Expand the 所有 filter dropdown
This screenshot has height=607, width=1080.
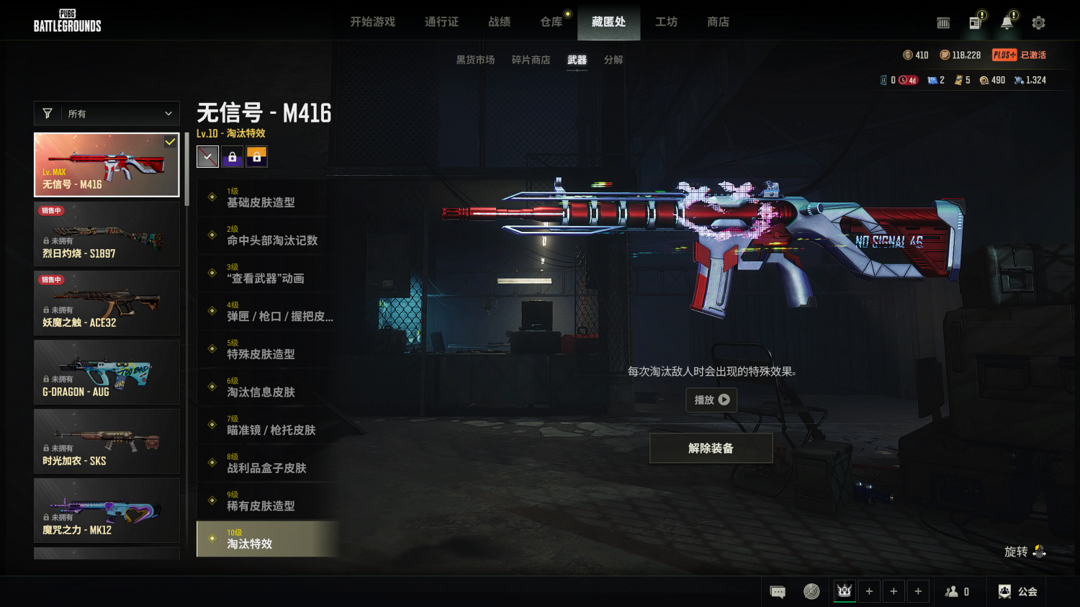107,114
